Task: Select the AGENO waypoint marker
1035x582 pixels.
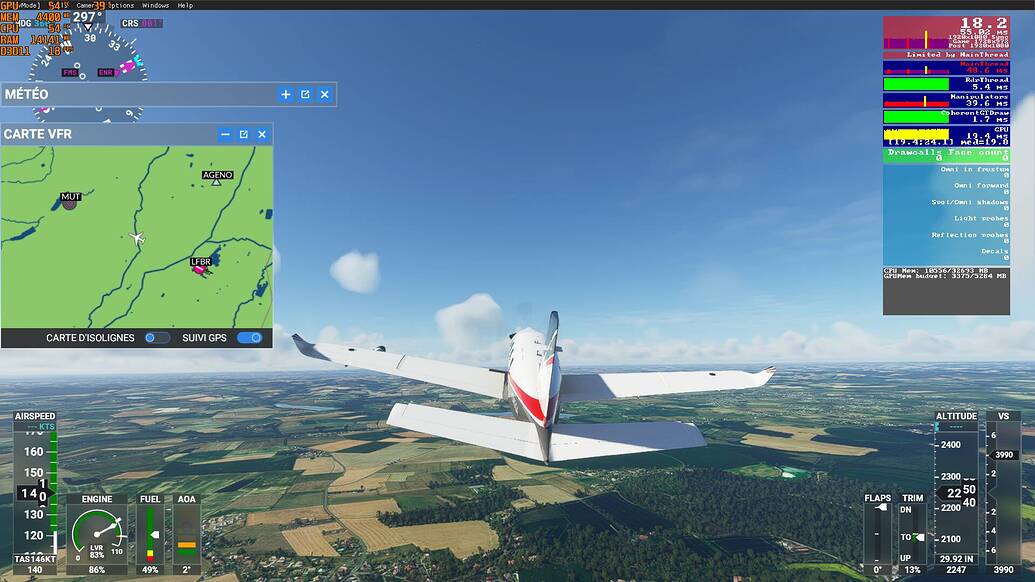Action: click(216, 181)
